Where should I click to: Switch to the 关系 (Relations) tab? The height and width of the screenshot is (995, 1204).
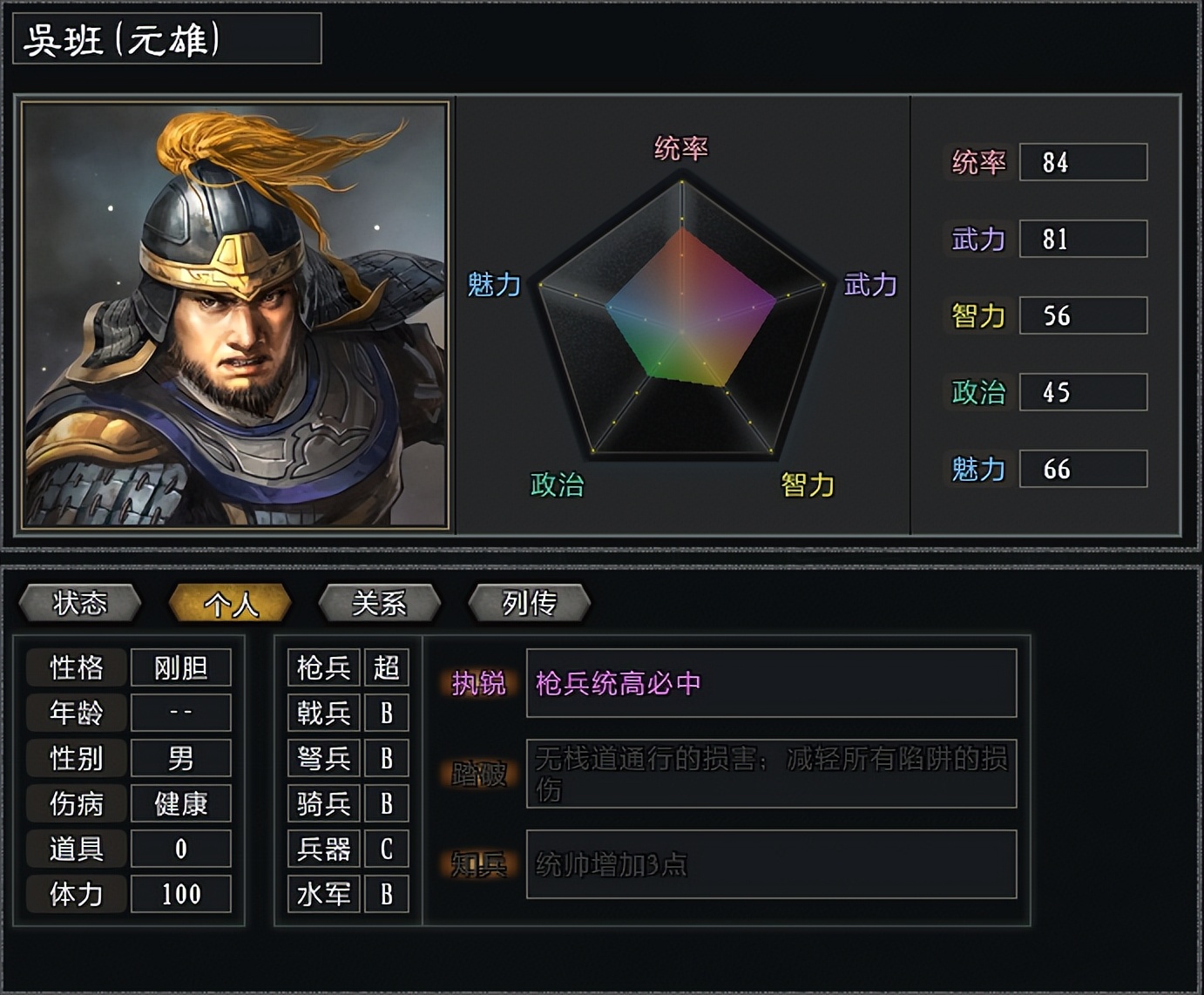point(381,603)
